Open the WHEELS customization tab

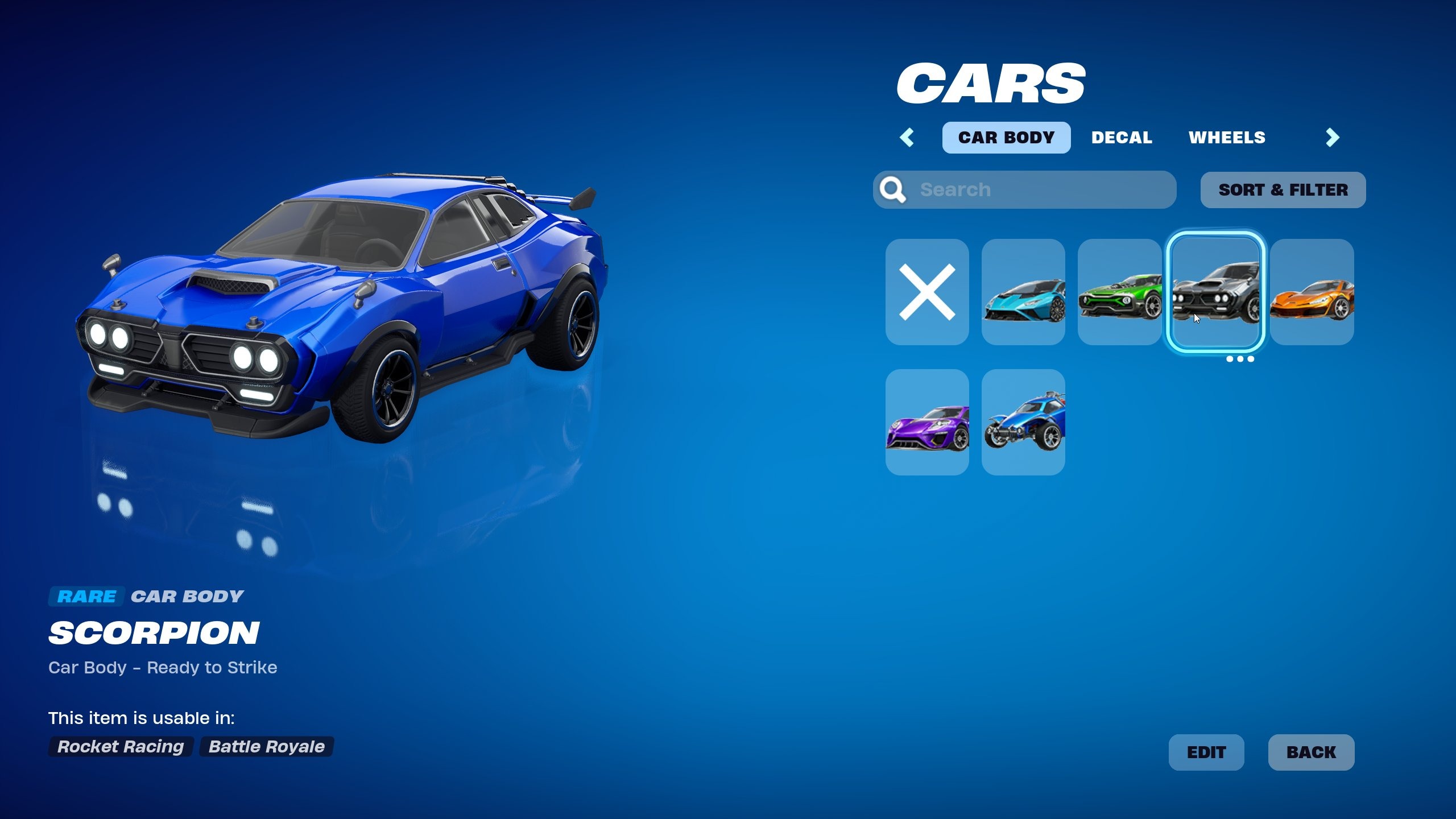[1227, 137]
